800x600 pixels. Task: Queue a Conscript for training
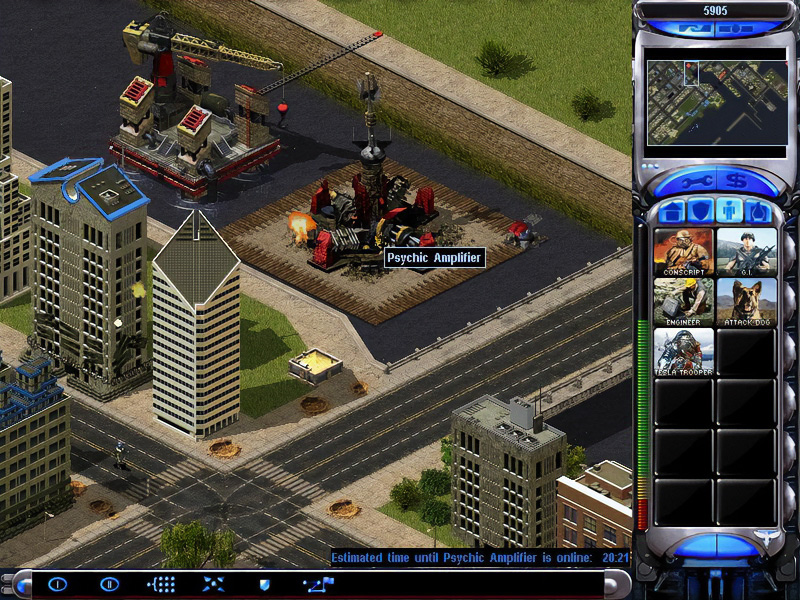click(x=684, y=252)
